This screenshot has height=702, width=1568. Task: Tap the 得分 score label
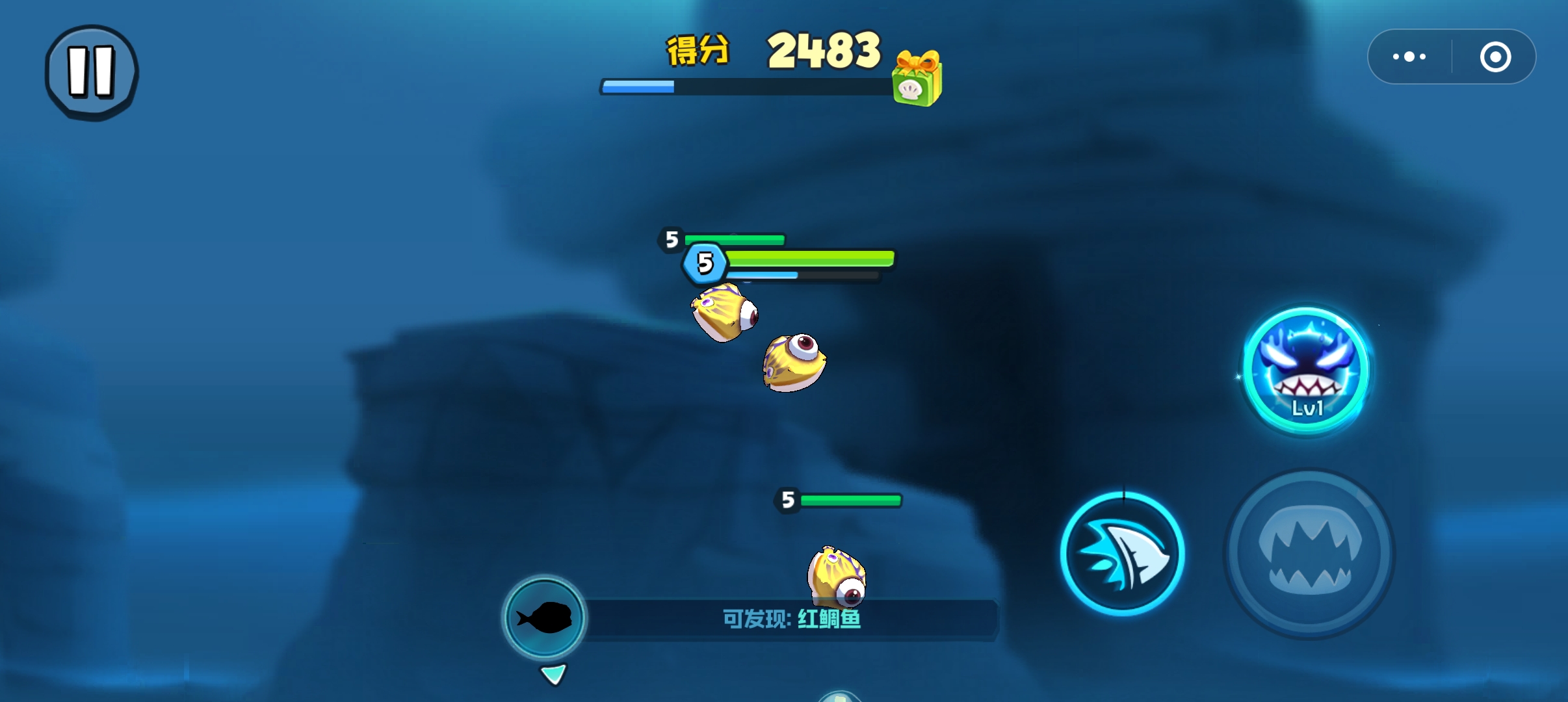(x=698, y=51)
